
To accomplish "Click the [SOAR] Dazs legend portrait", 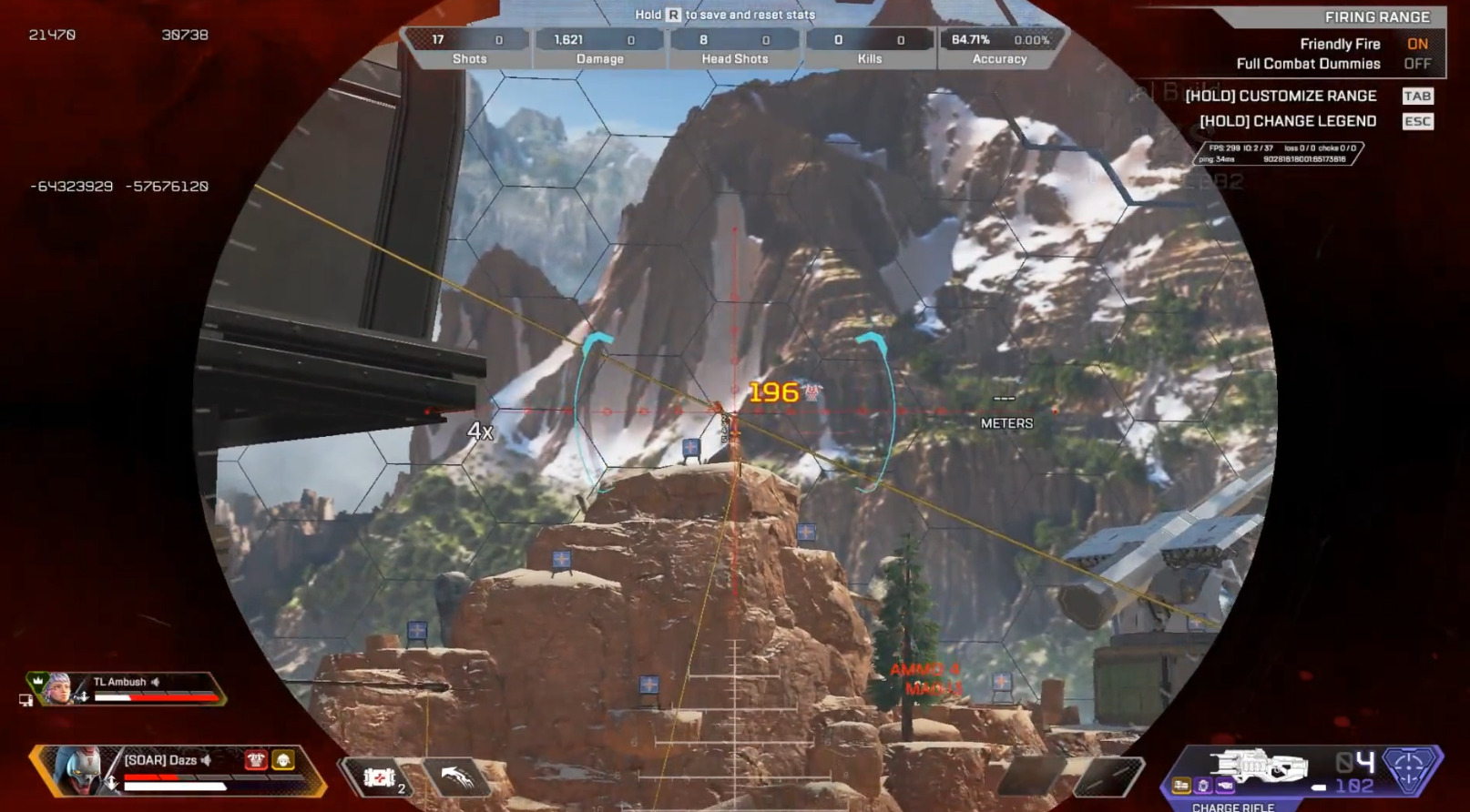I will point(79,769).
